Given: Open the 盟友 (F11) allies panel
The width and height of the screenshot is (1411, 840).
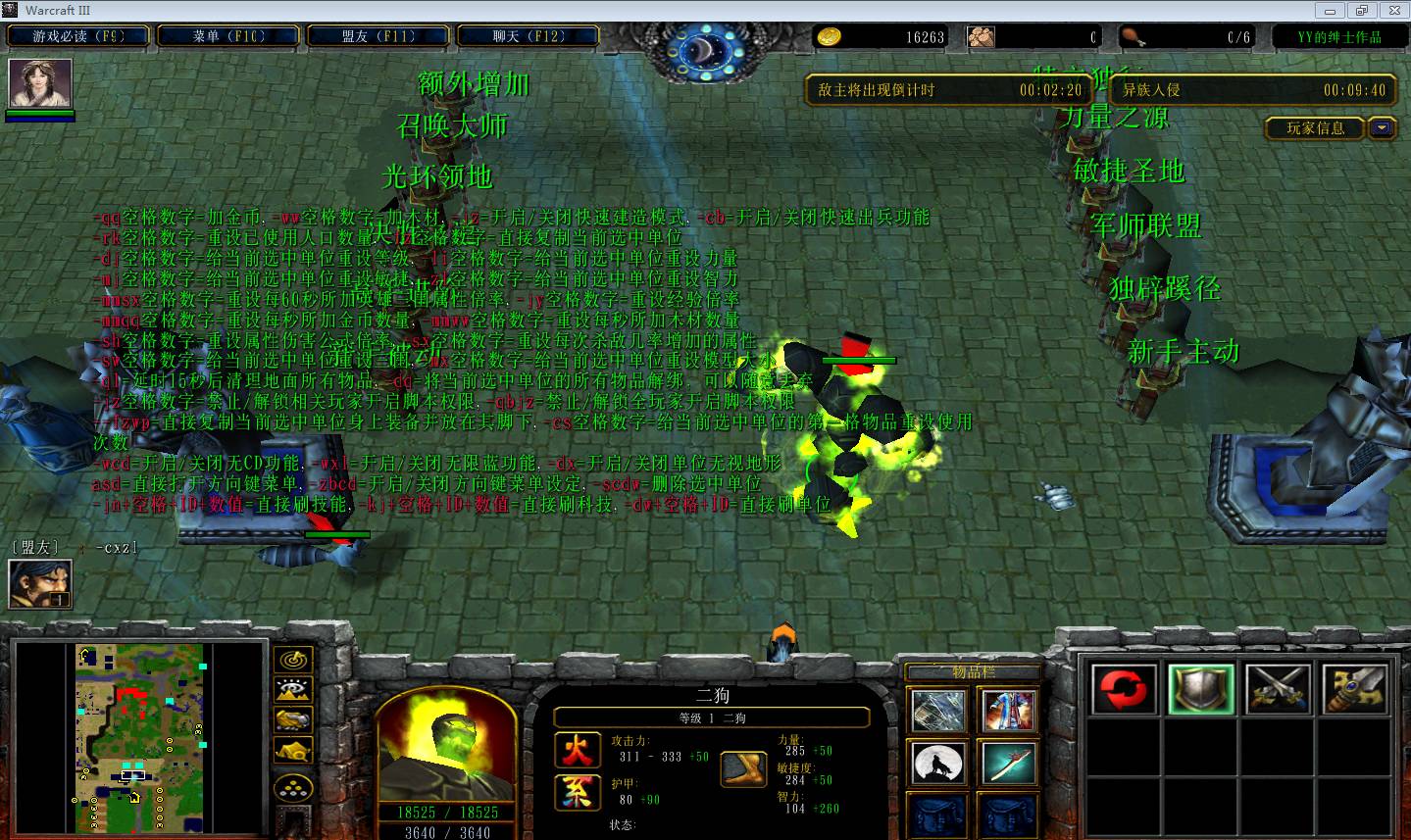Looking at the screenshot, I should 378,36.
